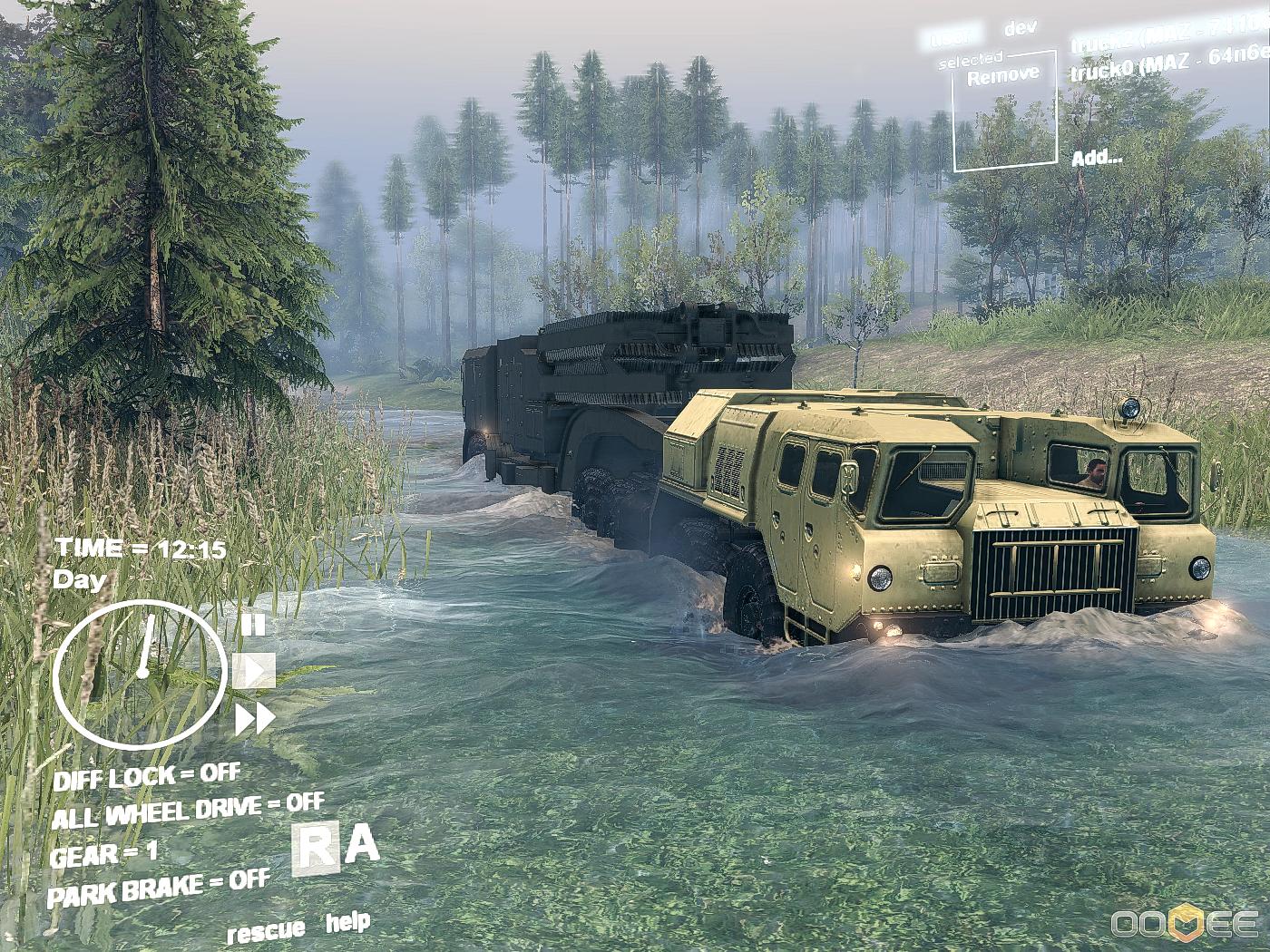Viewport: 1270px width, 952px height.
Task: Switch to the dev mode tab
Action: 1020,28
